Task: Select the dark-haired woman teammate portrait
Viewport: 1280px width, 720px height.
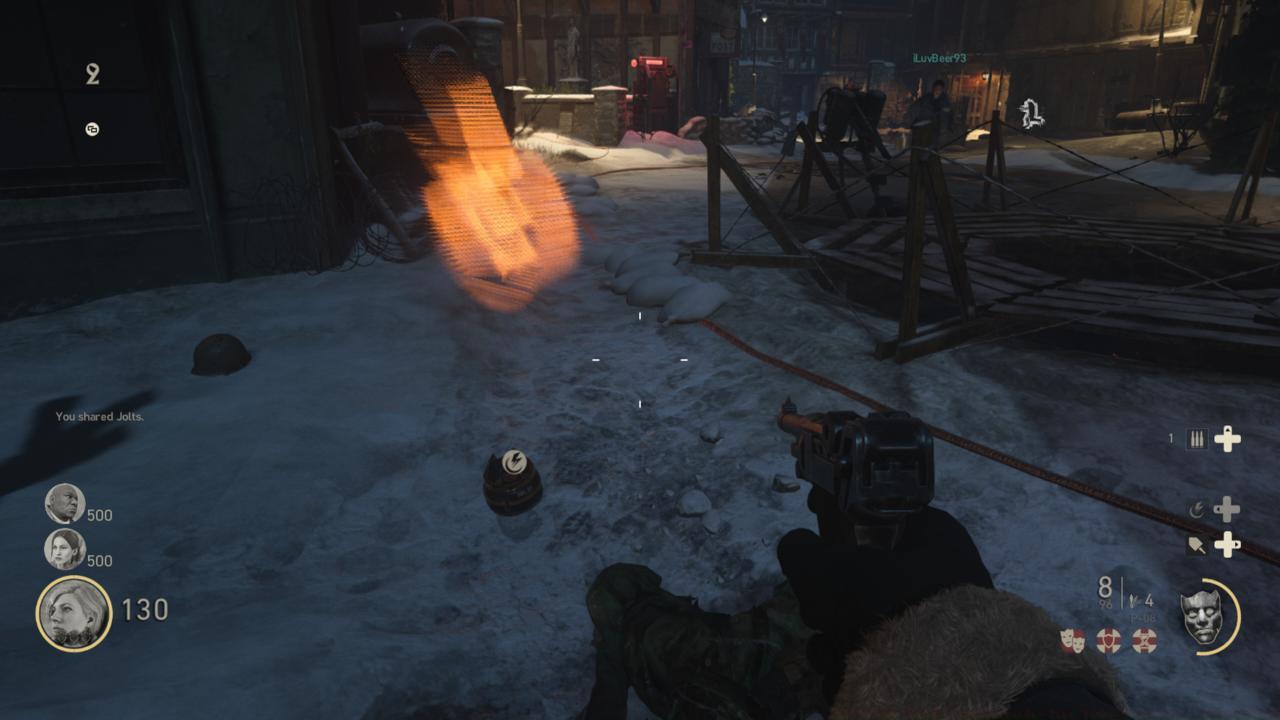Action: tap(65, 549)
